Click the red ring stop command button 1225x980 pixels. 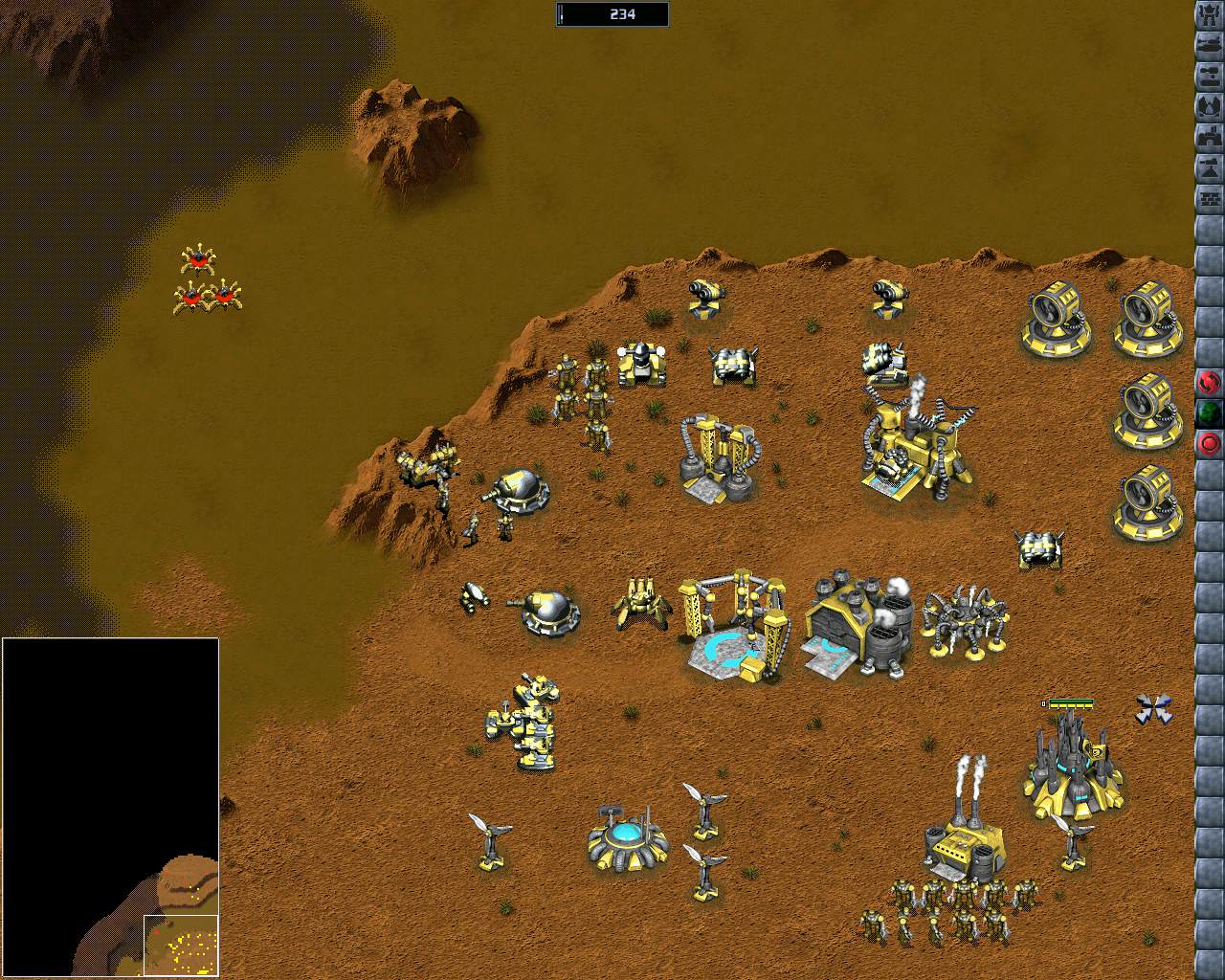click(x=1210, y=444)
